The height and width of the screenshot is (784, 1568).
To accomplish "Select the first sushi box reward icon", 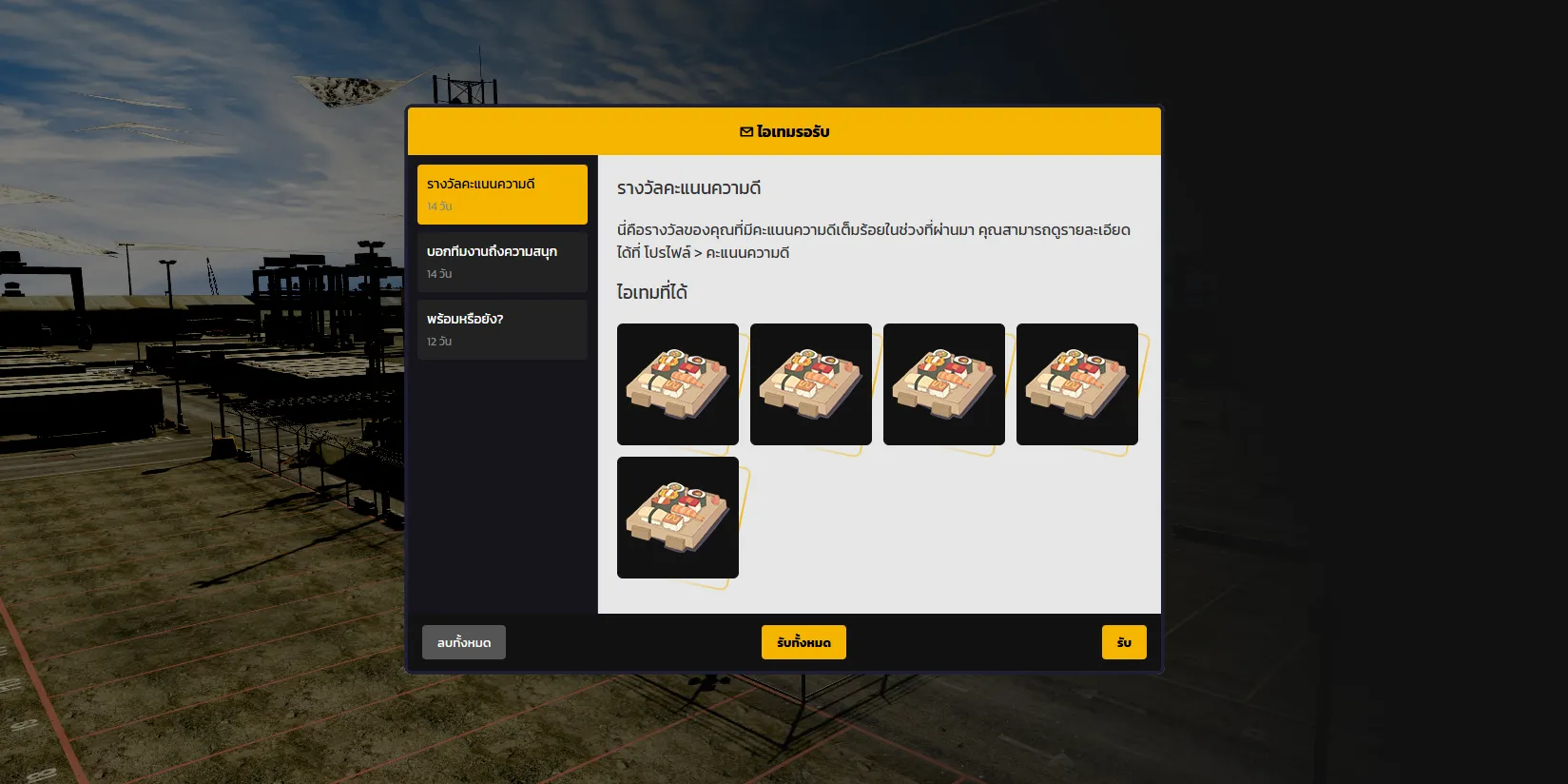I will click(x=677, y=384).
